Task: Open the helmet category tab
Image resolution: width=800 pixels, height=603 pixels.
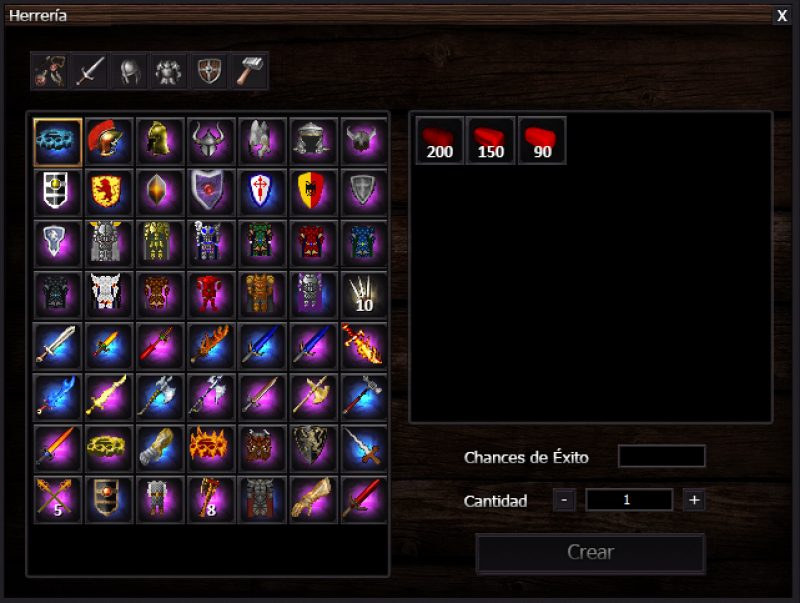Action: [129, 72]
